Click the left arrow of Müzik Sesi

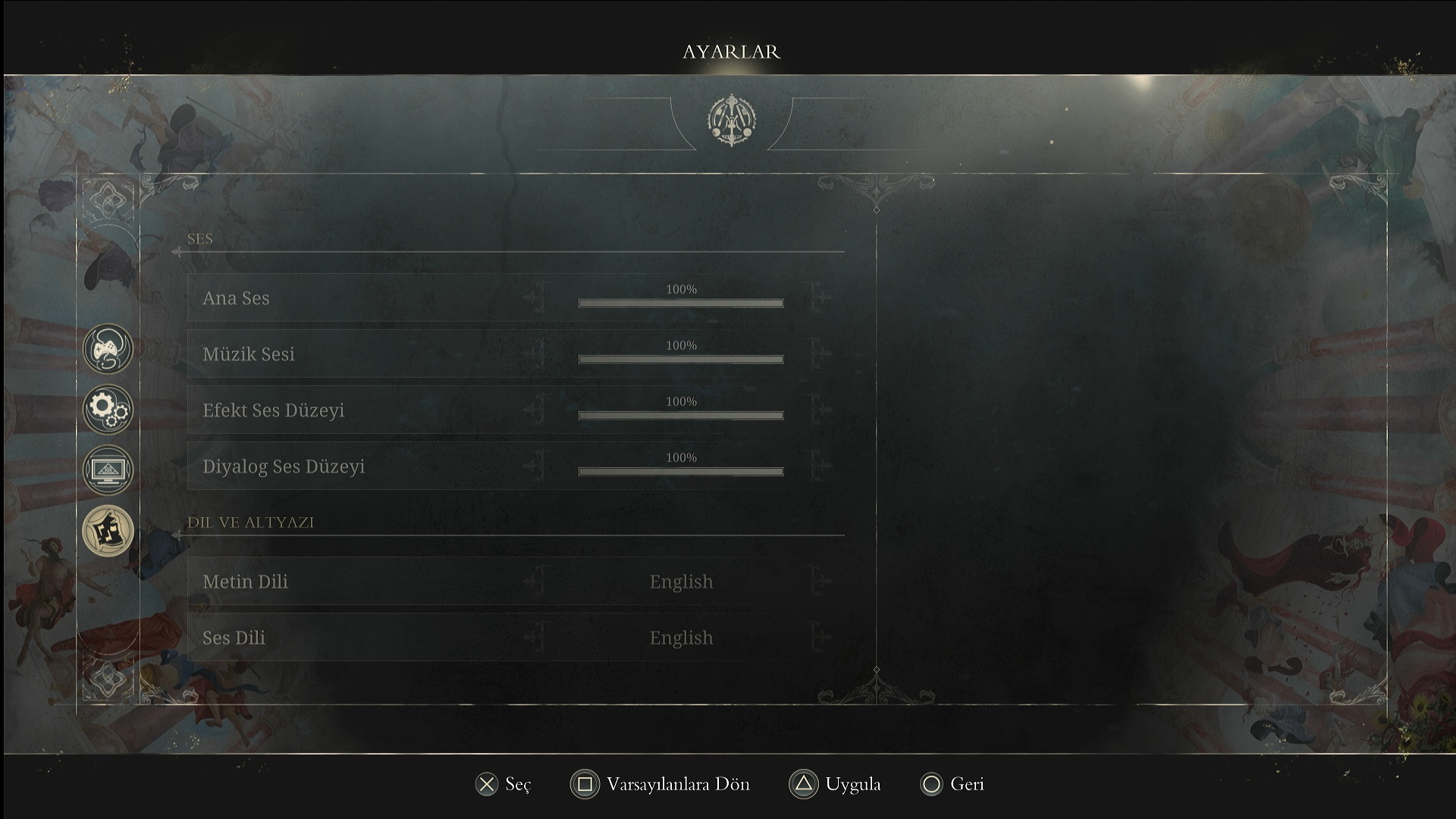[535, 354]
